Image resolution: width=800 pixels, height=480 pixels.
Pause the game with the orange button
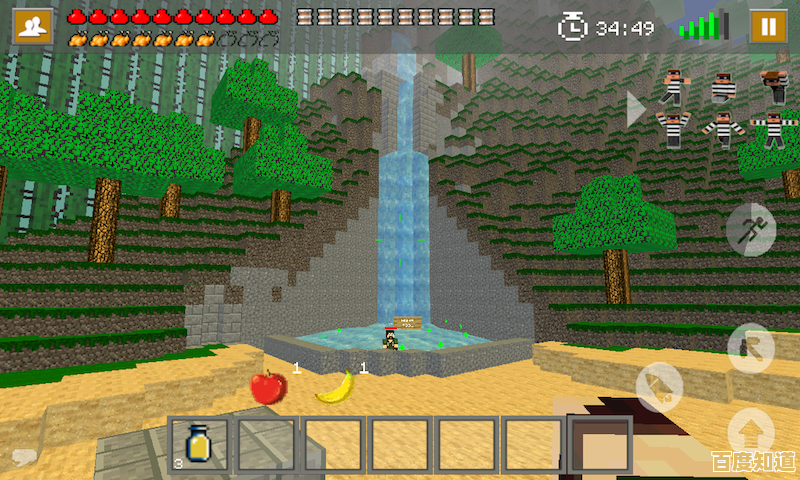click(768, 26)
